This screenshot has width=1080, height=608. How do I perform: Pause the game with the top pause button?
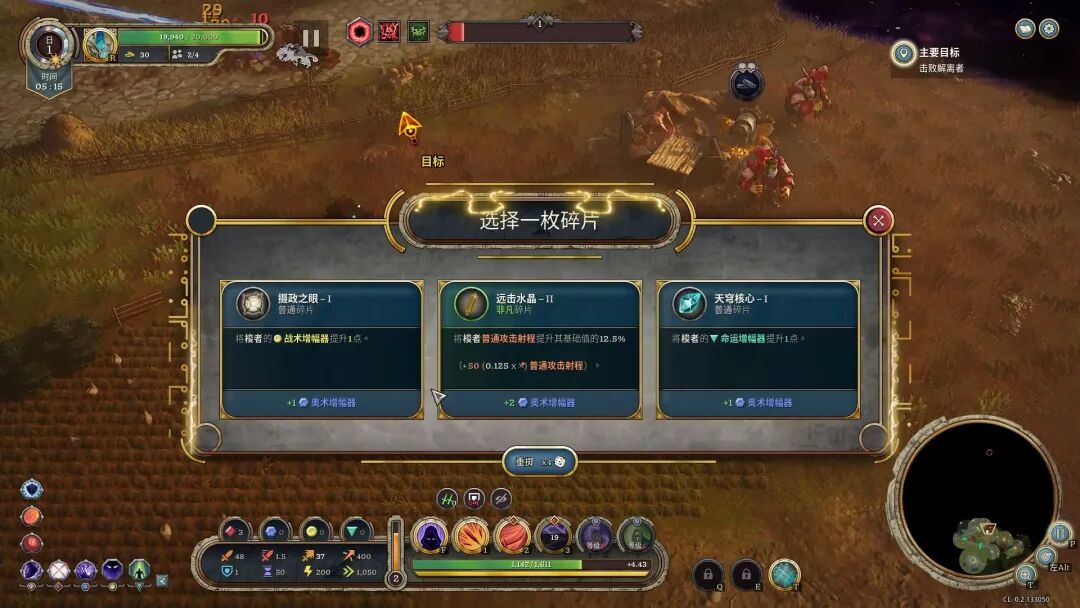(311, 38)
